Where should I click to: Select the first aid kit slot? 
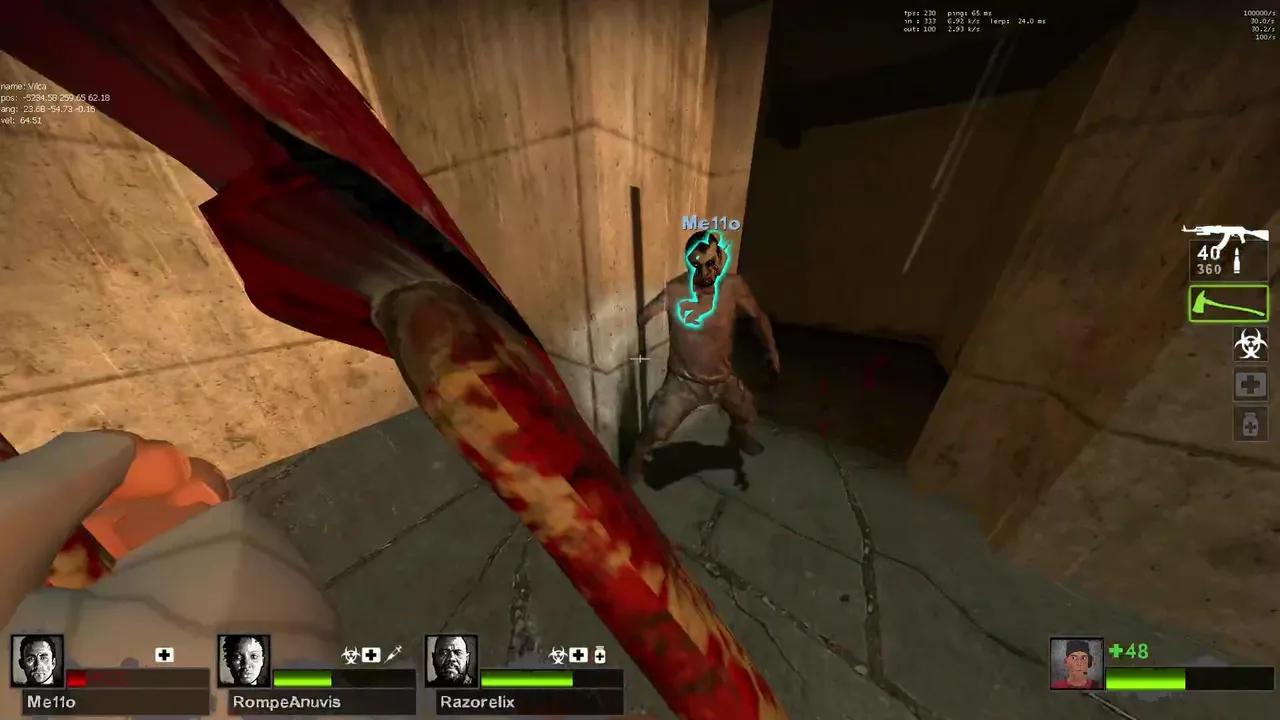pyautogui.click(x=1250, y=384)
